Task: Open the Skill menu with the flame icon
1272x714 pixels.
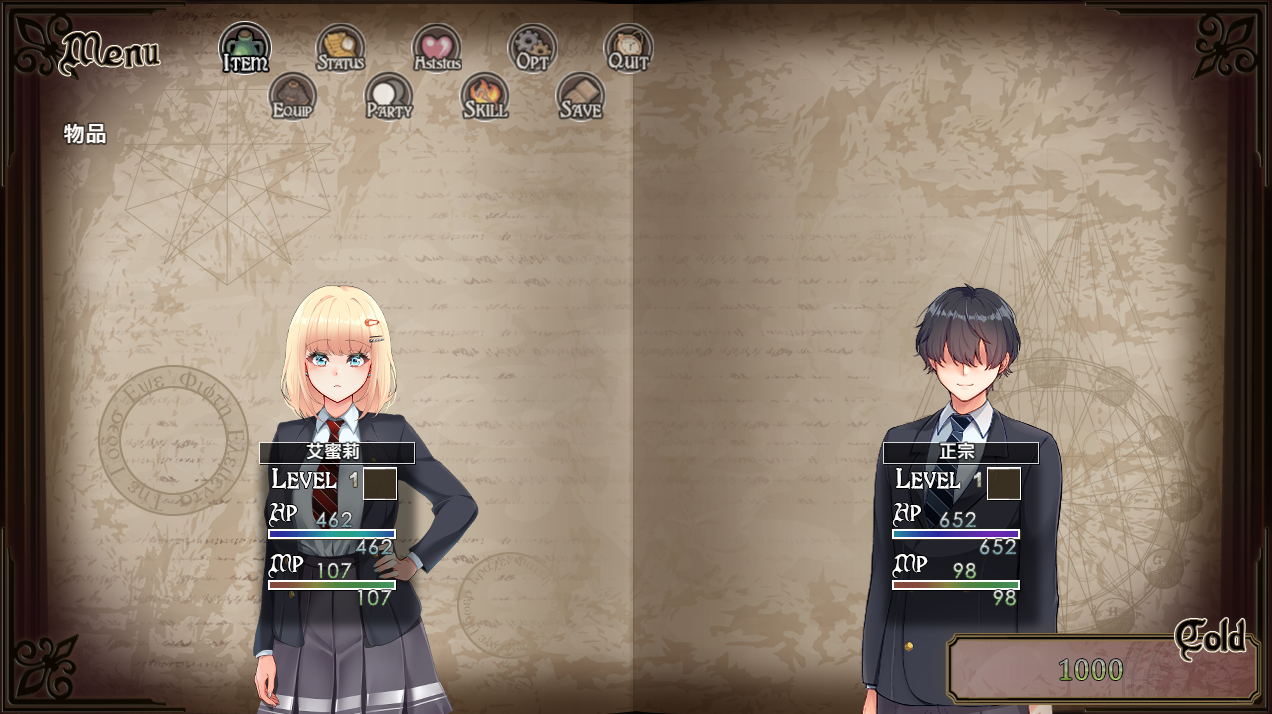Action: [x=485, y=97]
